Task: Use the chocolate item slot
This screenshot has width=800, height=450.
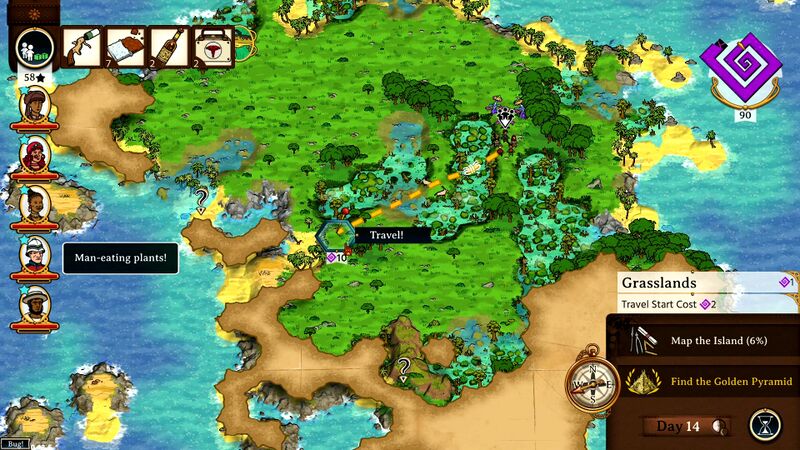Action: coord(123,45)
